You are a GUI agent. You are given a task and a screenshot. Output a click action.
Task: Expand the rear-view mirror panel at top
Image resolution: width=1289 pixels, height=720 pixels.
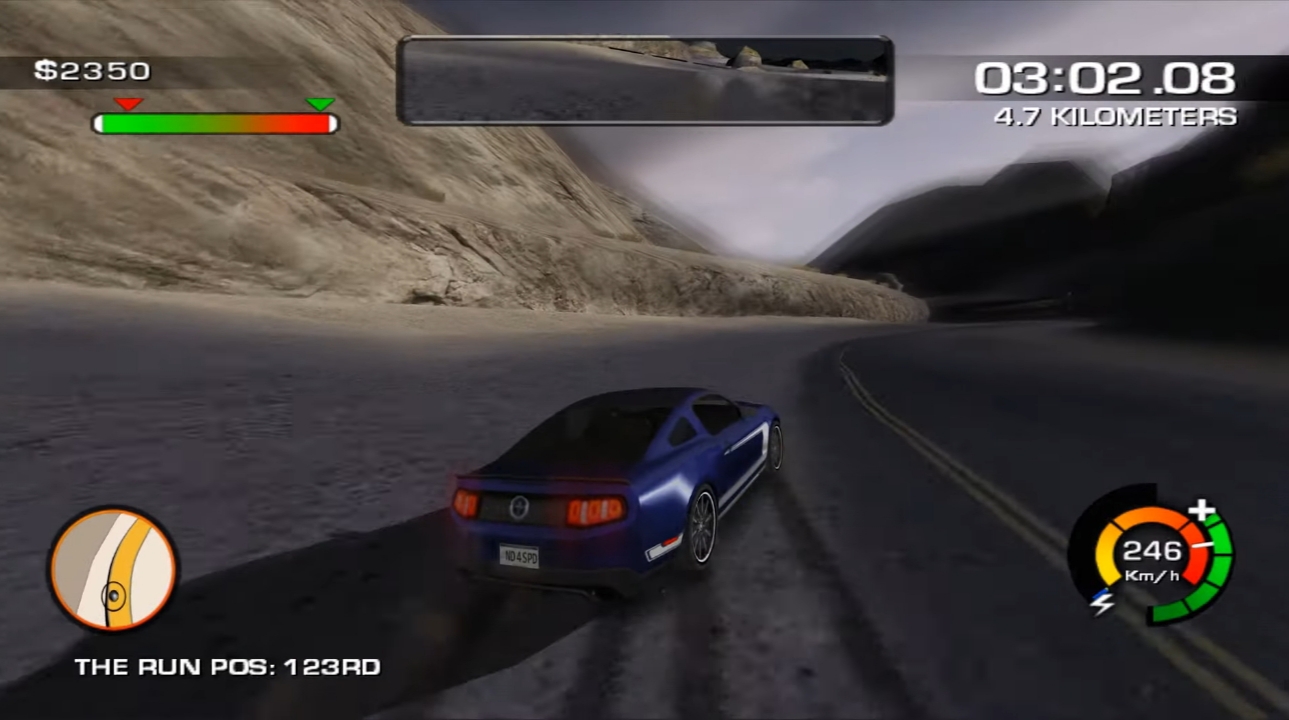click(x=644, y=79)
